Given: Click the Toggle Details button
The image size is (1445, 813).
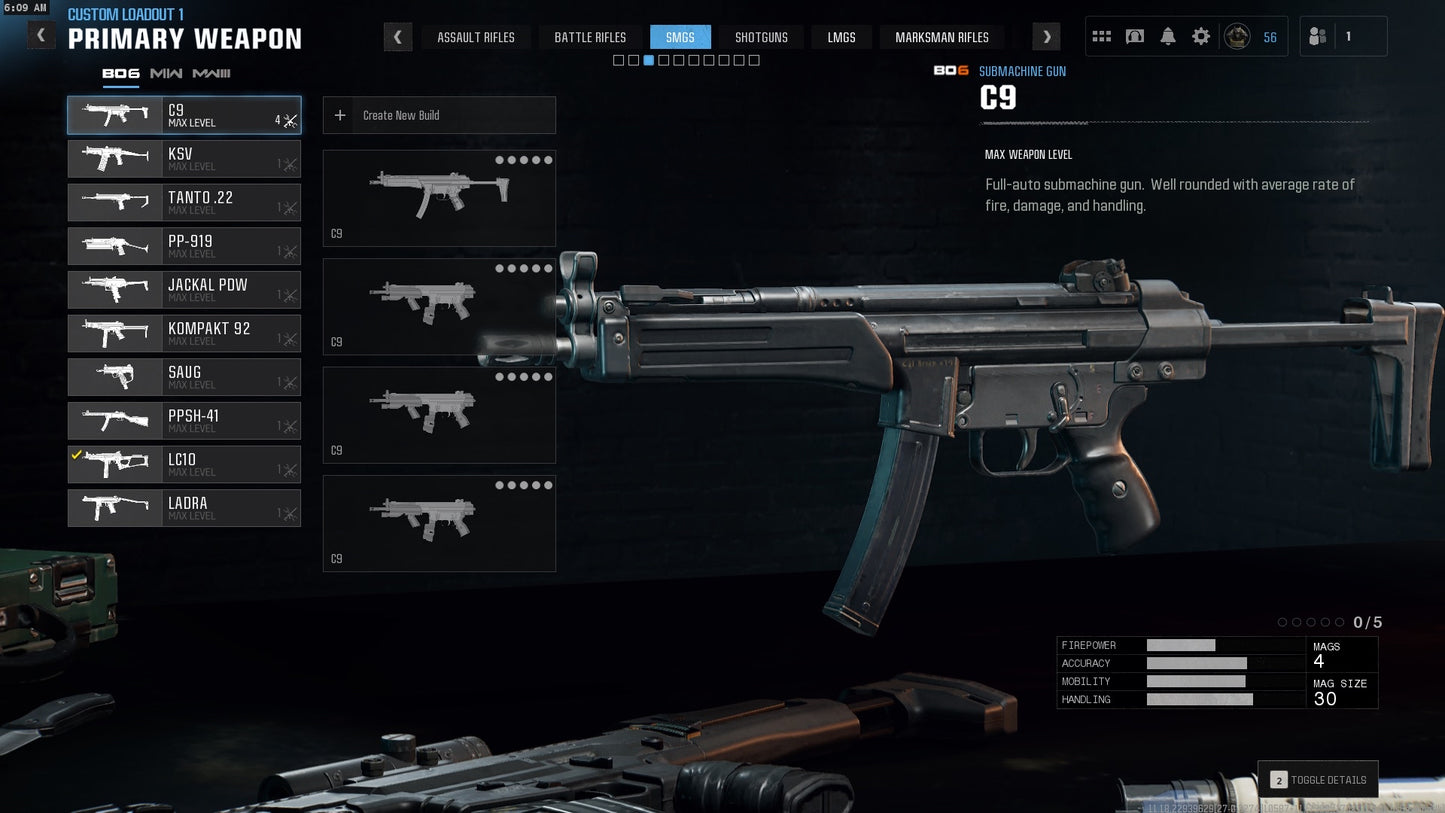Looking at the screenshot, I should coord(1318,779).
